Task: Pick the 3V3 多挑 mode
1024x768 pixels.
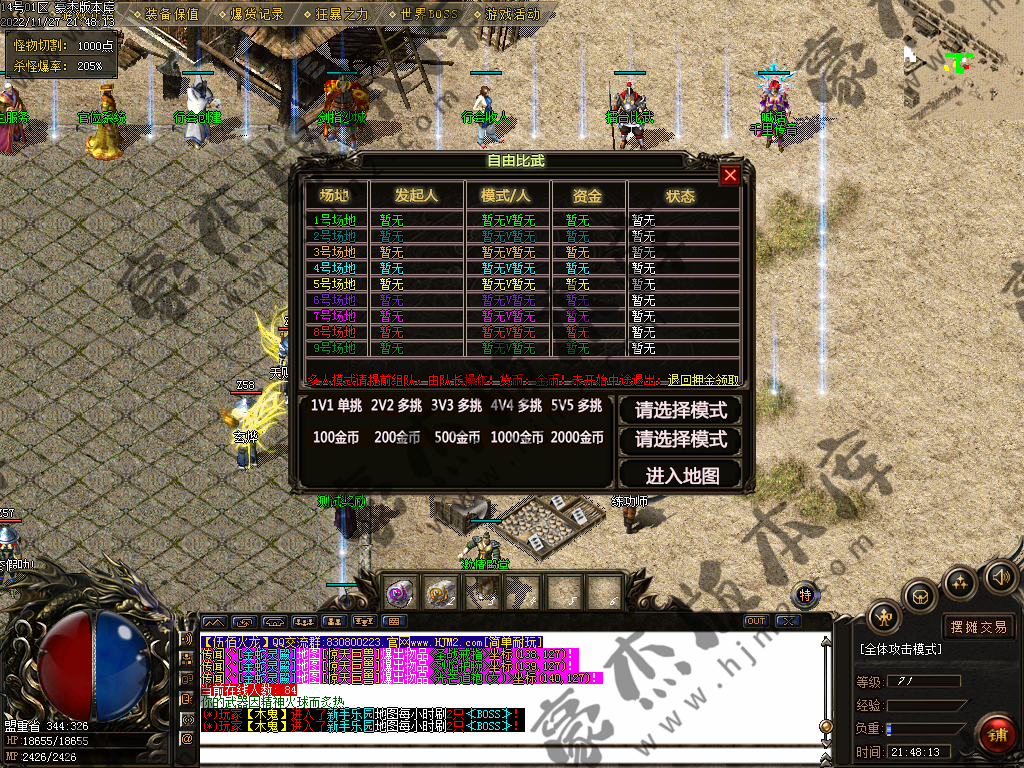Action: tap(457, 406)
